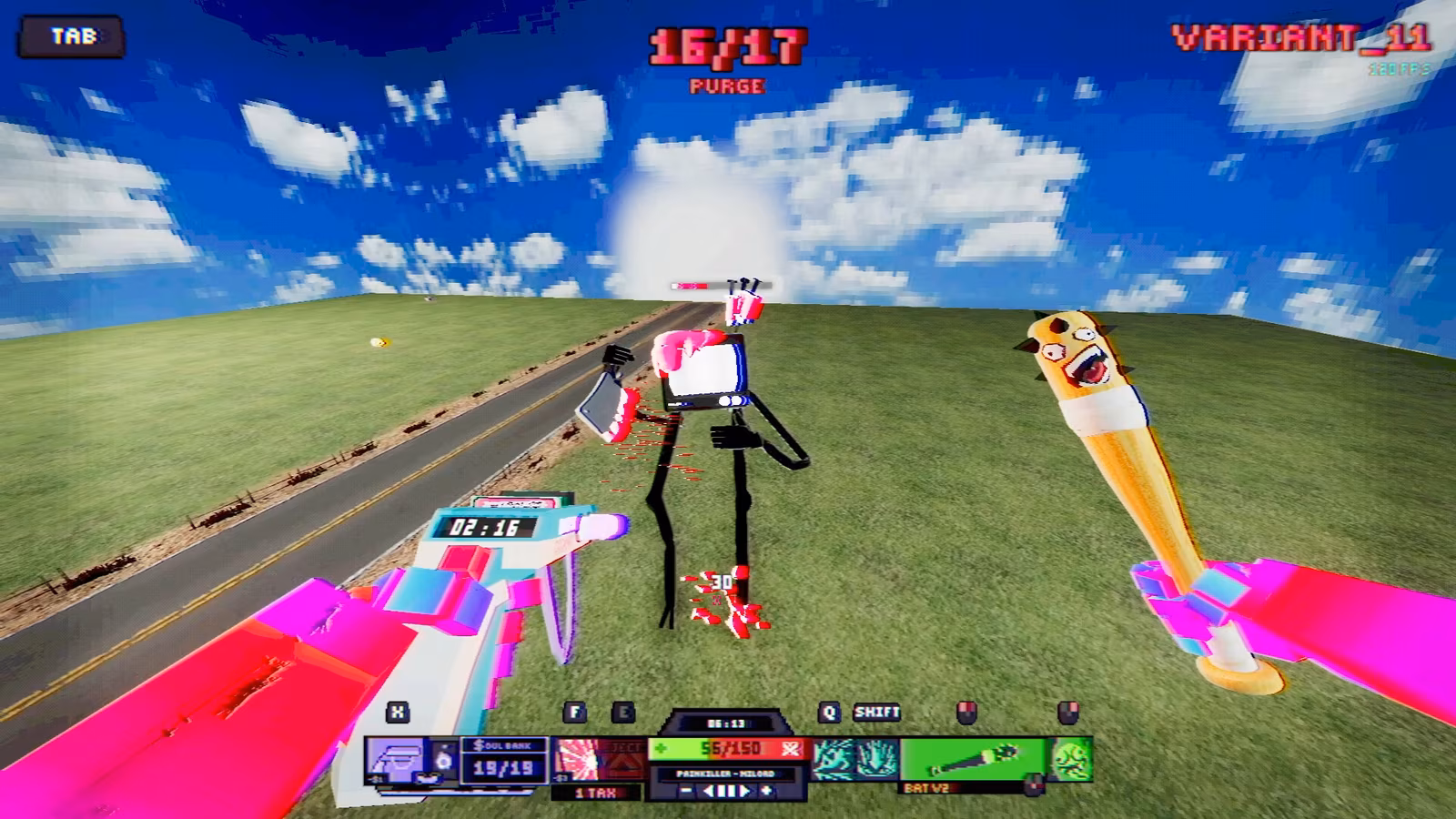Skip to the next music track
This screenshot has height=819, width=1456.
[x=744, y=792]
